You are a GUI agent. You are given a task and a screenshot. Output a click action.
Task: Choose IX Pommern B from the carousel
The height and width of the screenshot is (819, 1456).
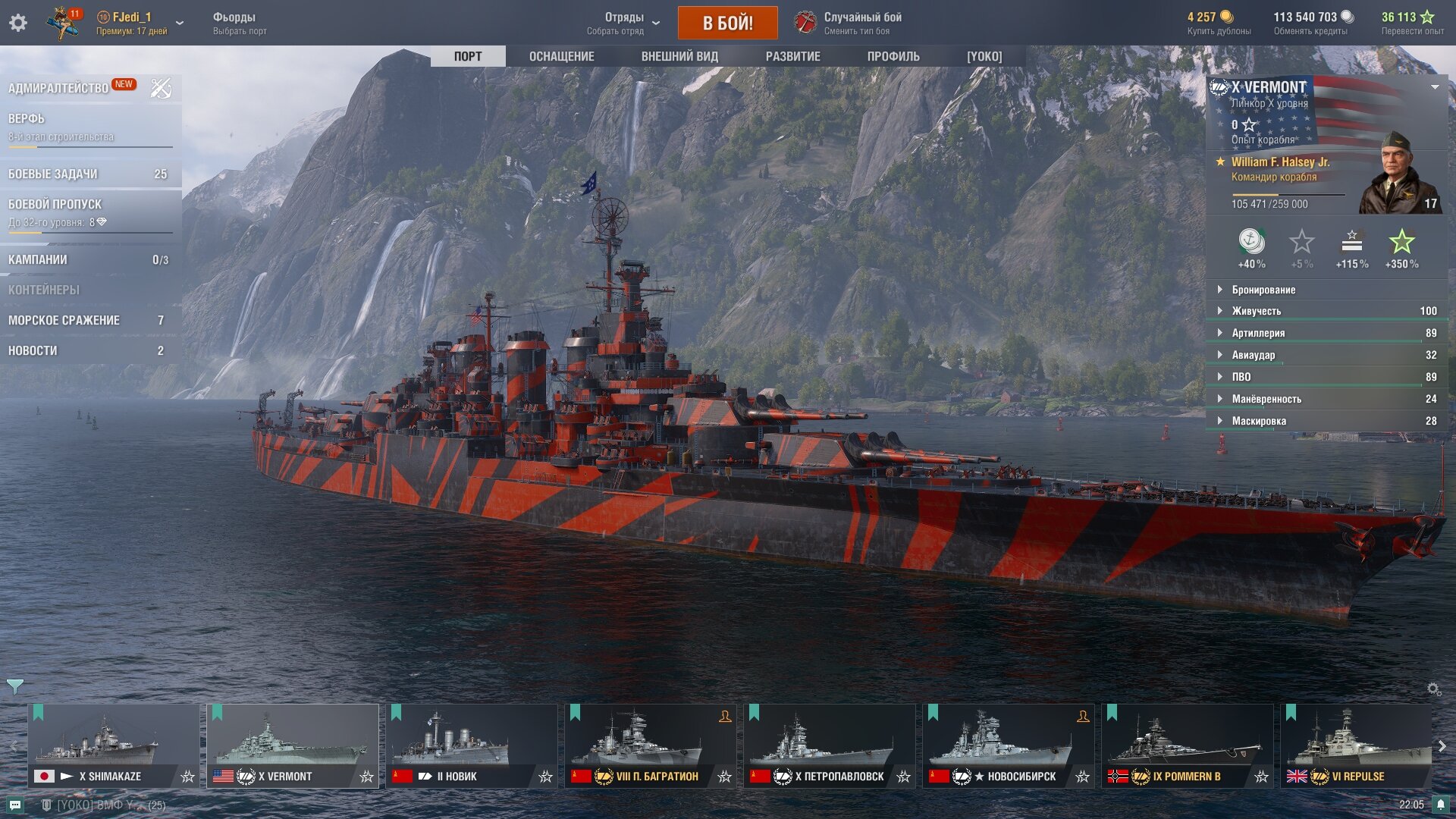(x=1188, y=745)
